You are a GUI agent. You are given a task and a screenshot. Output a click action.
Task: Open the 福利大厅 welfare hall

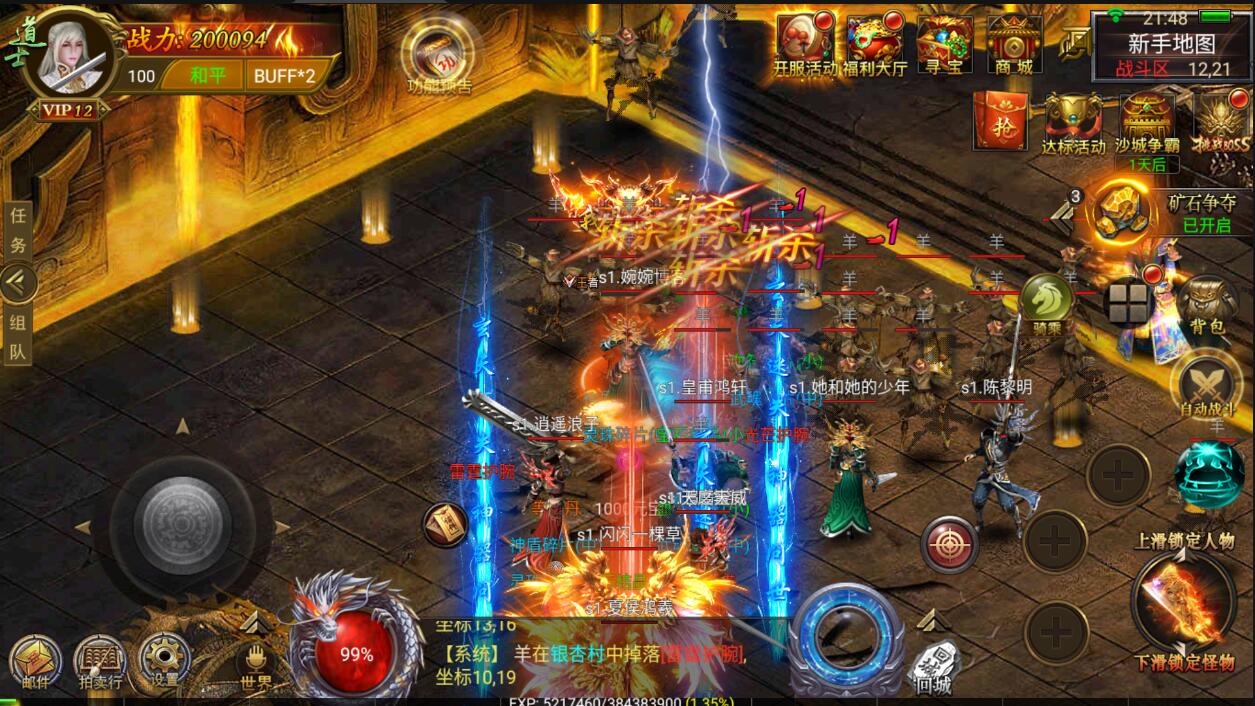point(875,45)
